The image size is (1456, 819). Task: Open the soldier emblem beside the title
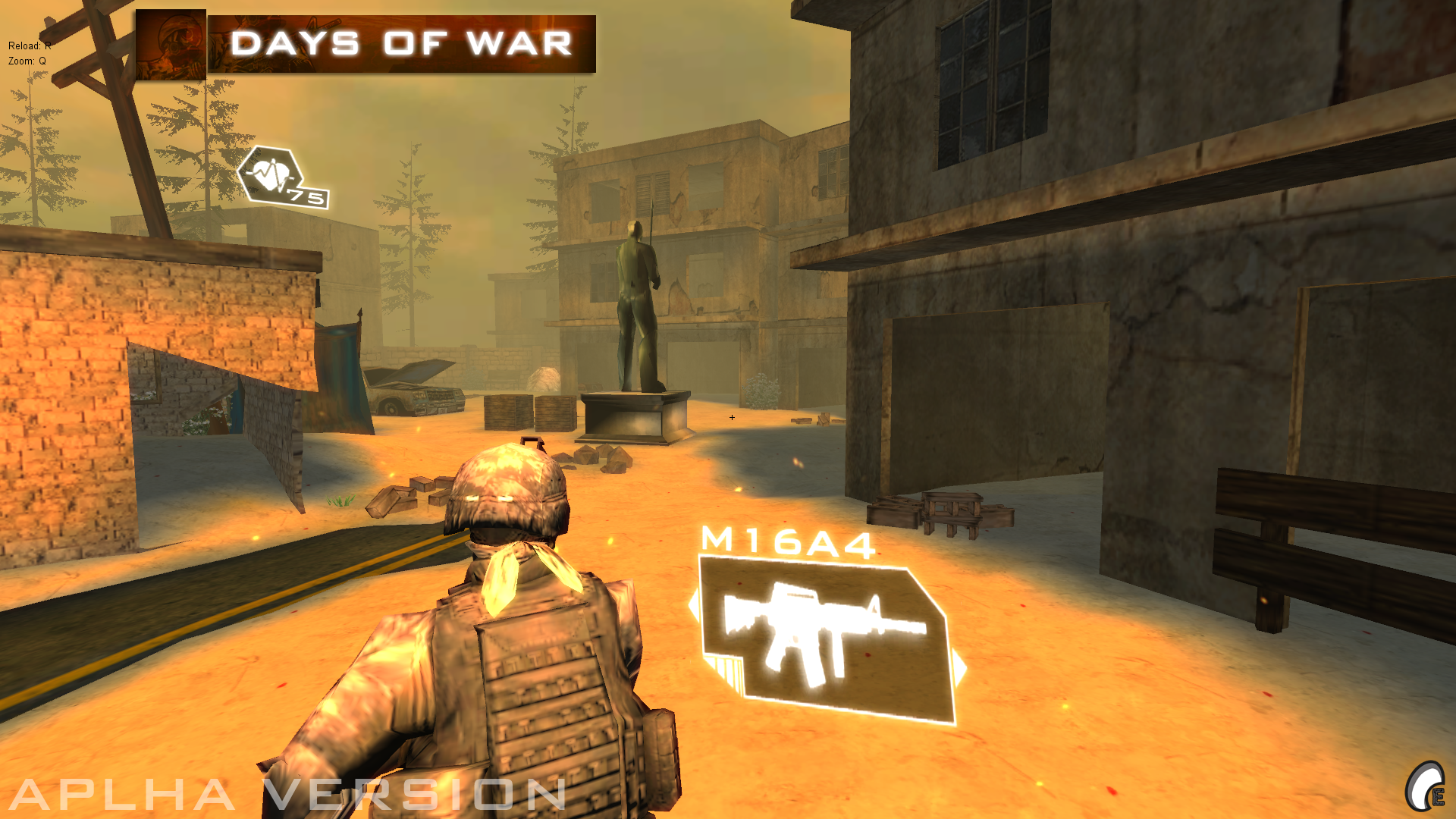point(171,44)
